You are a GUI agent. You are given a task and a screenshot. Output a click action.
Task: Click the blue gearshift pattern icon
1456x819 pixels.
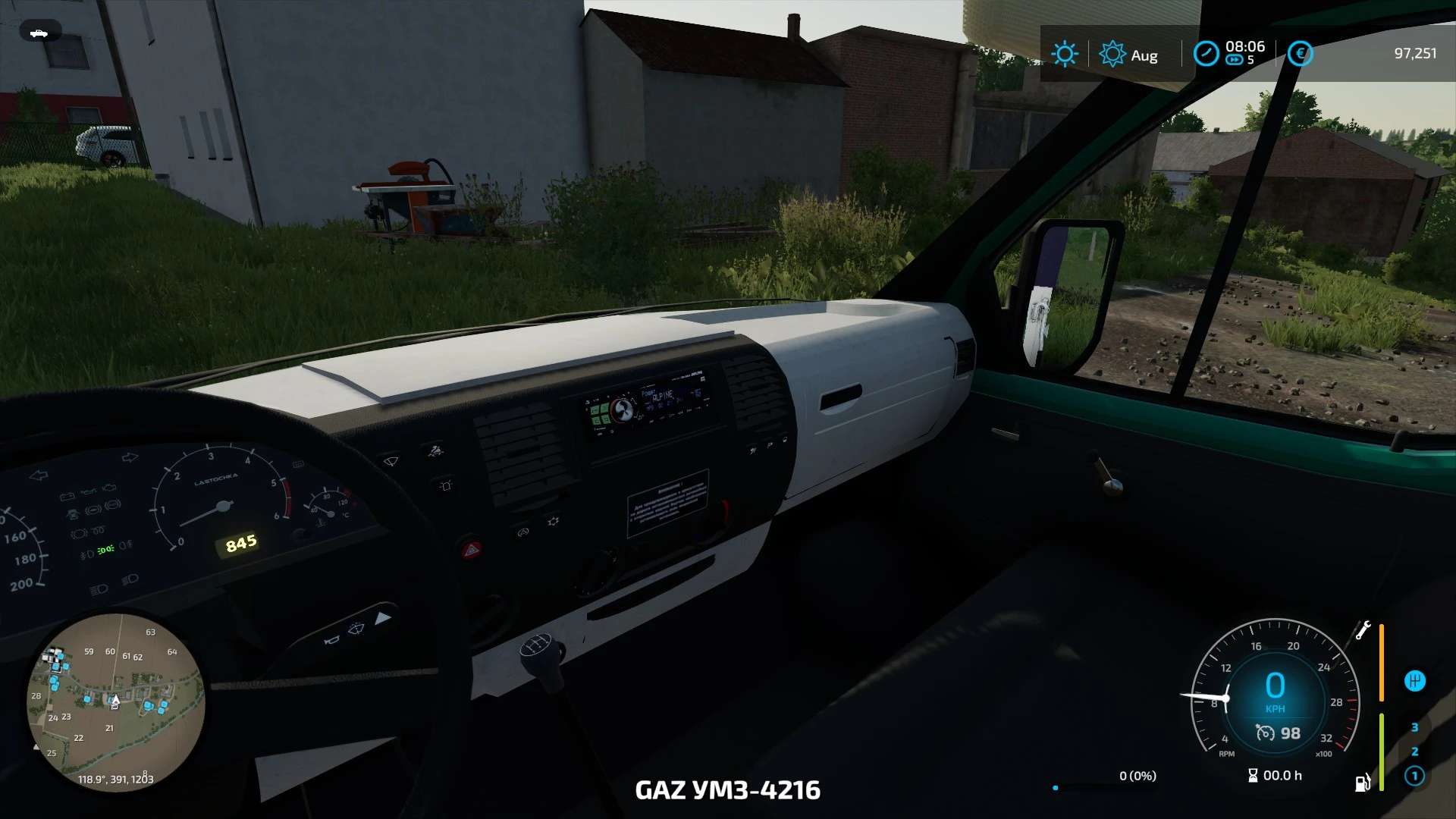(x=1414, y=681)
